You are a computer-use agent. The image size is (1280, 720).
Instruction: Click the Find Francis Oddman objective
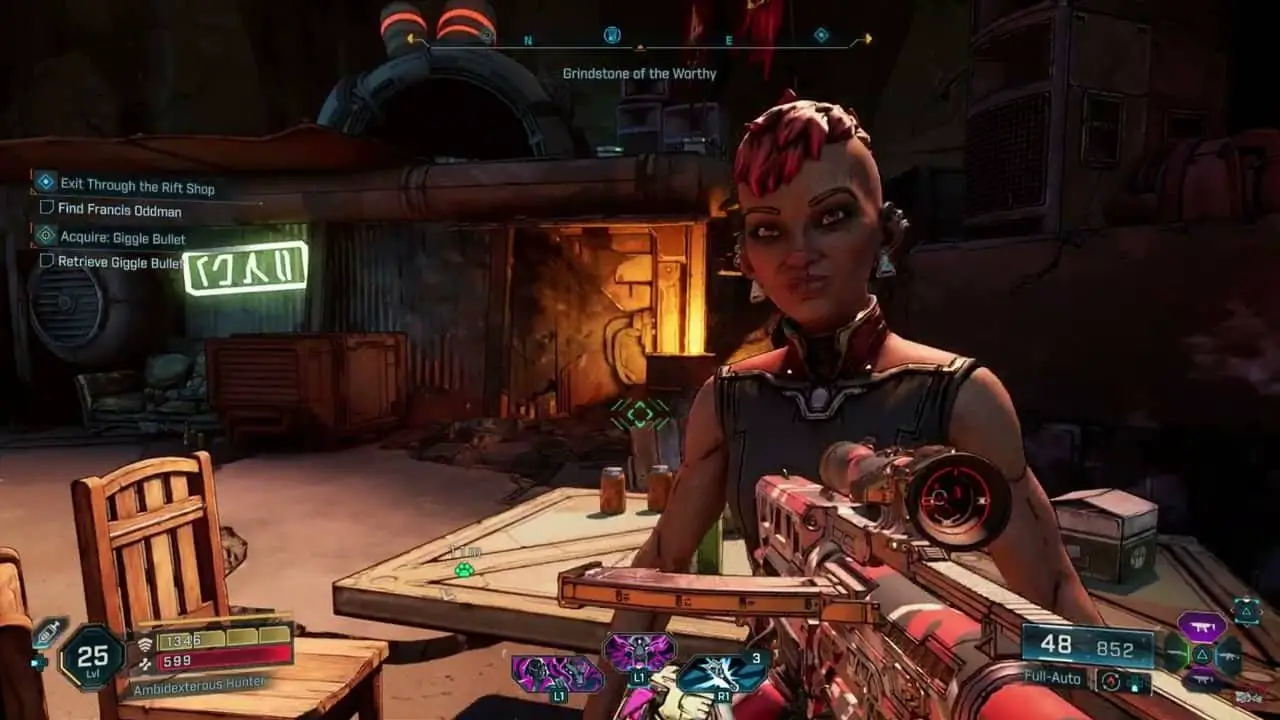pyautogui.click(x=119, y=209)
